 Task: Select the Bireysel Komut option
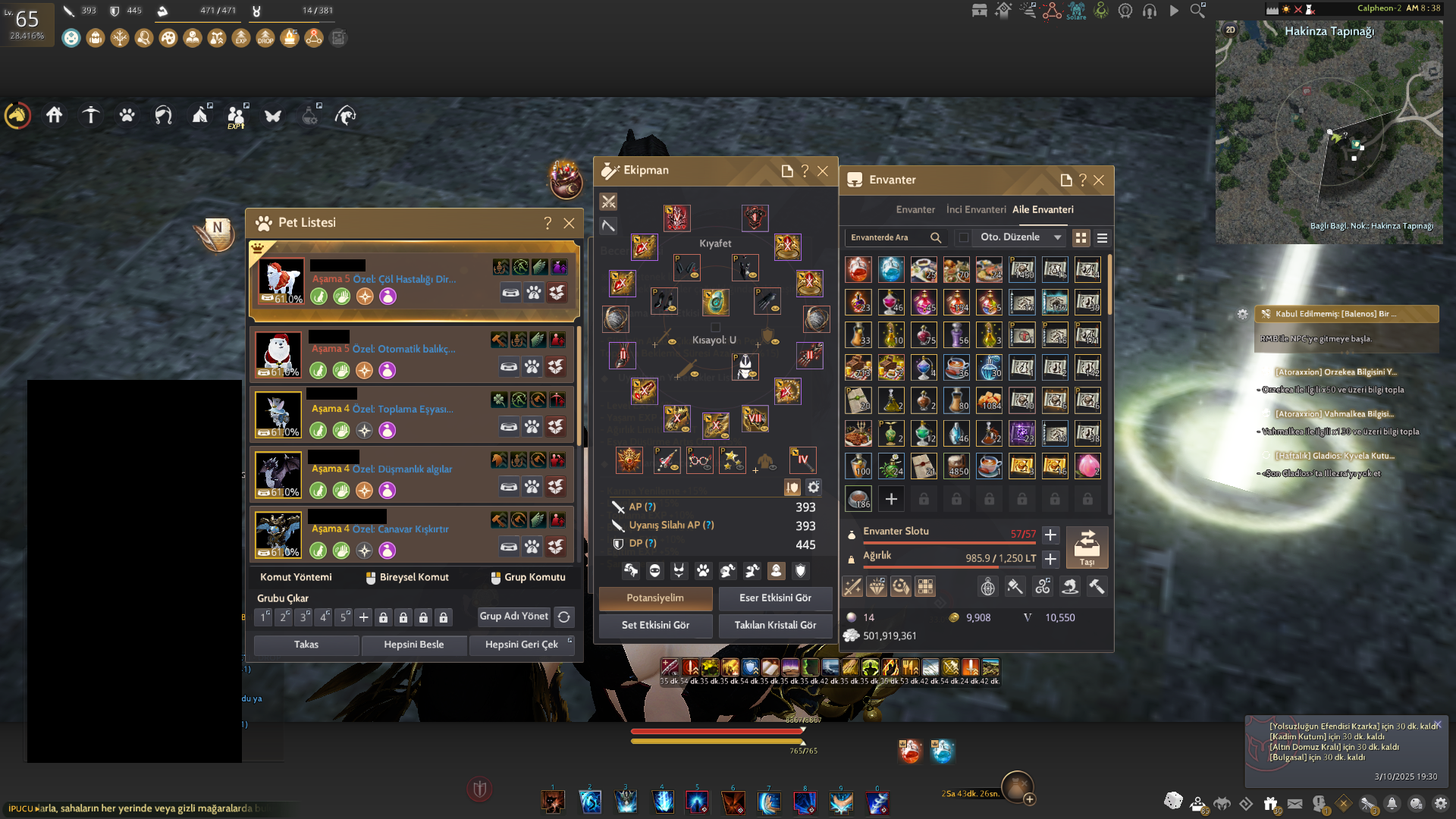point(407,578)
